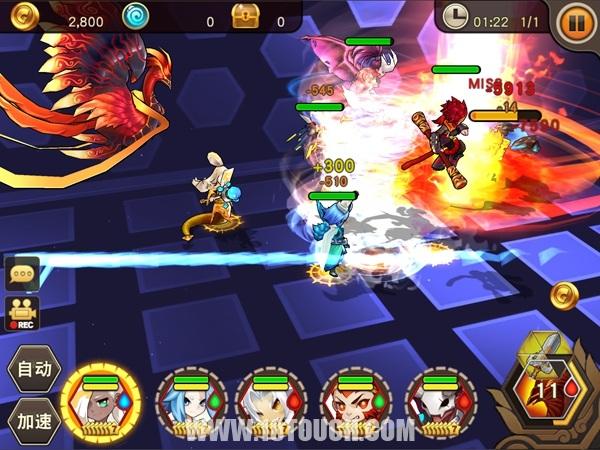Select the white-haired hero portrait
Viewport: 600px width, 450px height.
coord(270,403)
